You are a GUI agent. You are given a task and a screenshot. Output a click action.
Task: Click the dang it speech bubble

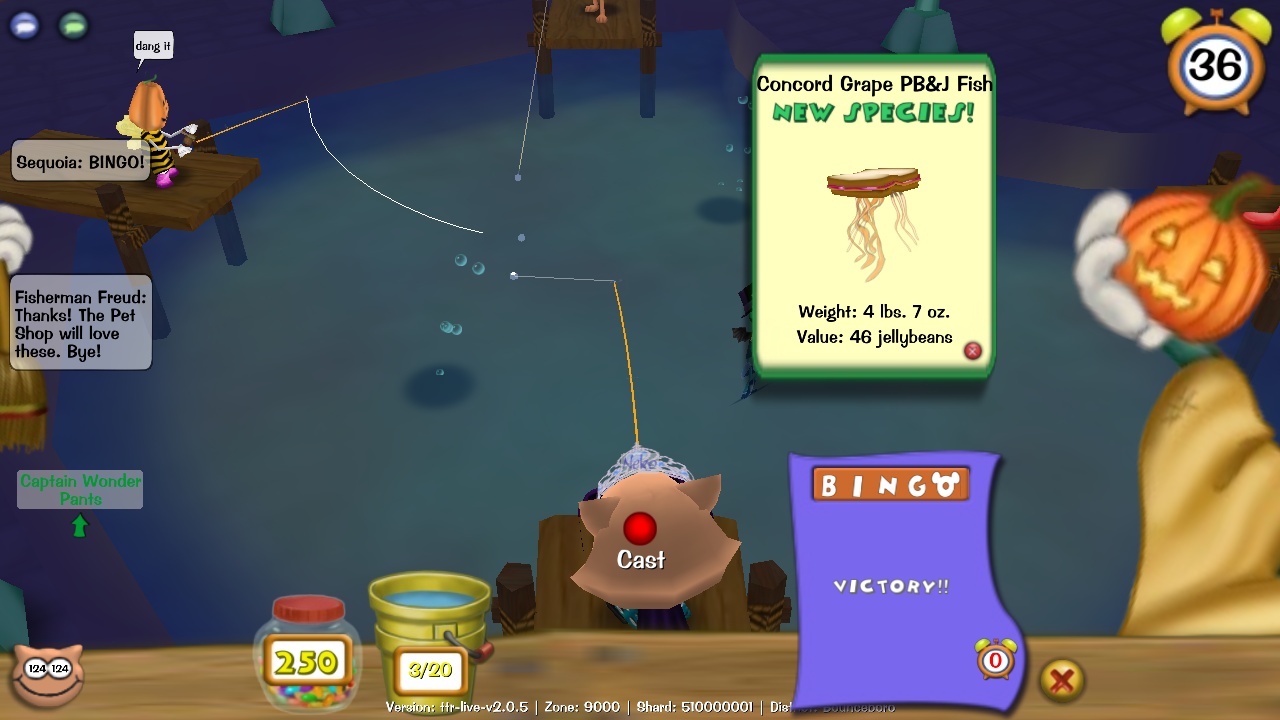153,46
